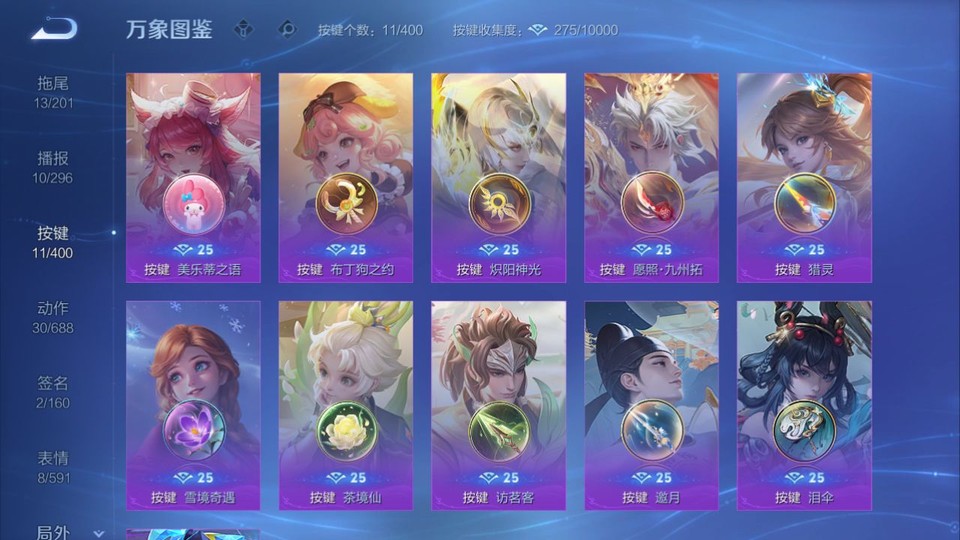The image size is (960, 540).
Task: Open the 雪境奇遇 button skin card
Action: click(x=193, y=405)
